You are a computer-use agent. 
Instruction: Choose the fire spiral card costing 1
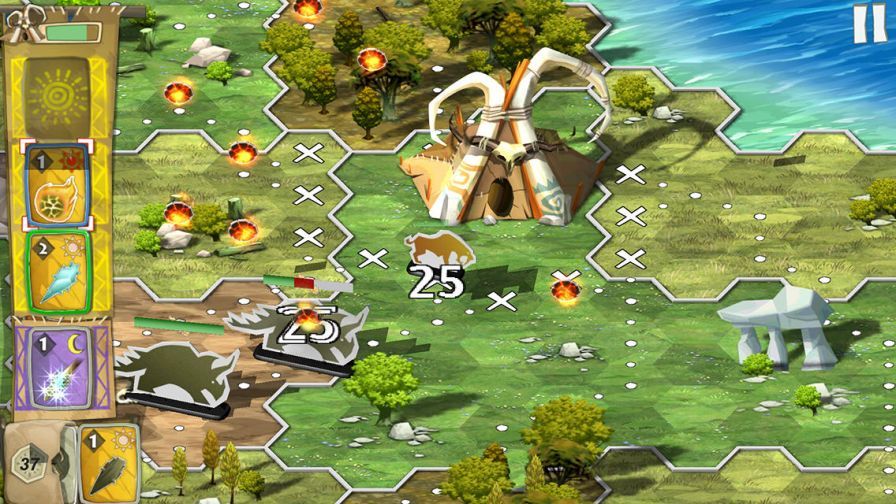click(x=59, y=184)
